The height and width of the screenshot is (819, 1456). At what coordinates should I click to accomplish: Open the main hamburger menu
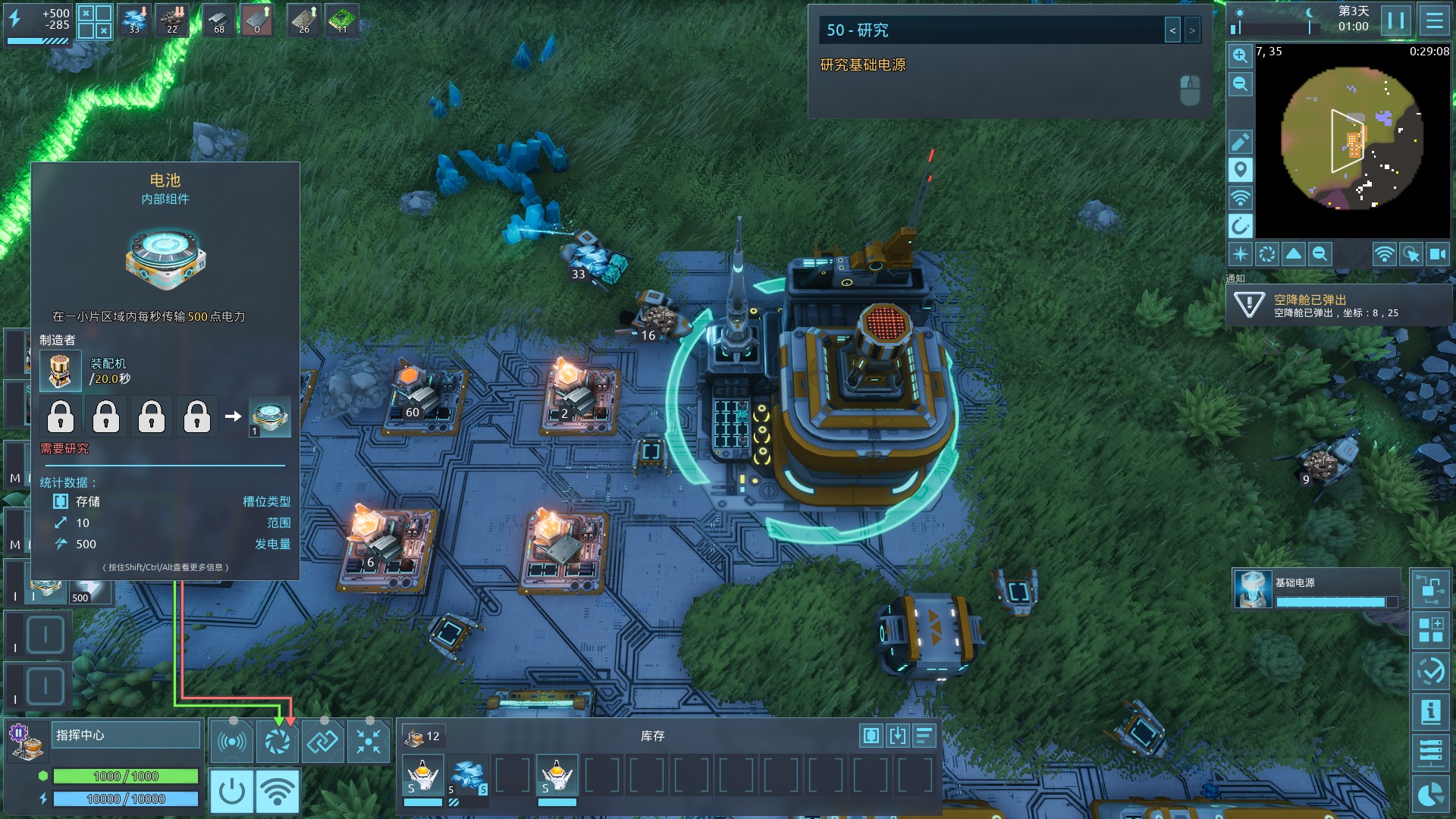pyautogui.click(x=1434, y=20)
